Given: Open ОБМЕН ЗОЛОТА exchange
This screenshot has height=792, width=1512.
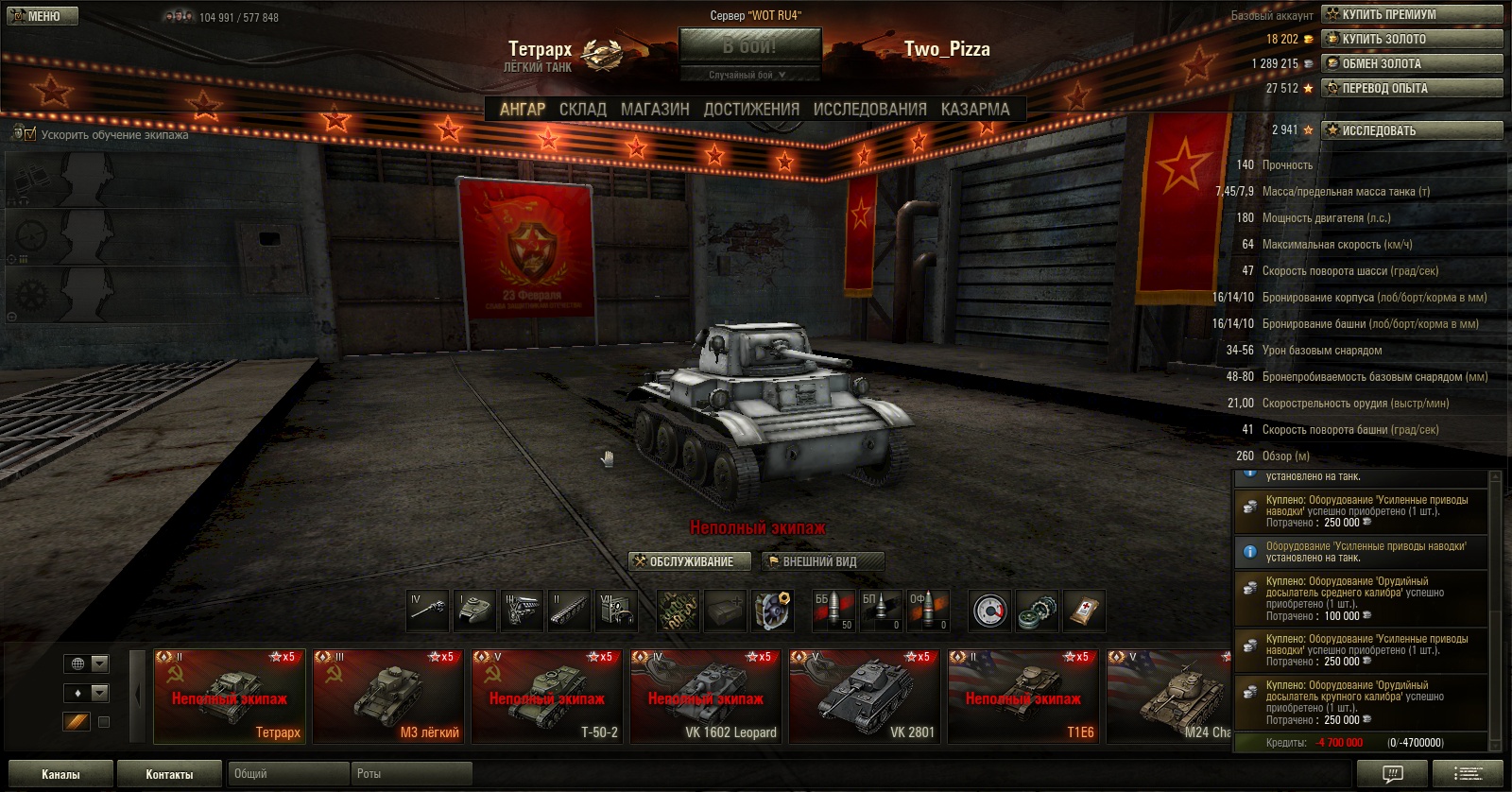Looking at the screenshot, I should click(1412, 63).
